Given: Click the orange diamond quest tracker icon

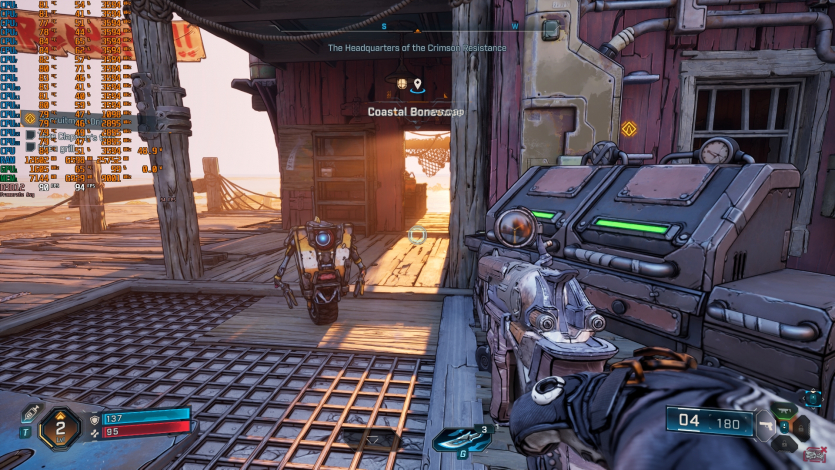Looking at the screenshot, I should (x=29, y=118).
